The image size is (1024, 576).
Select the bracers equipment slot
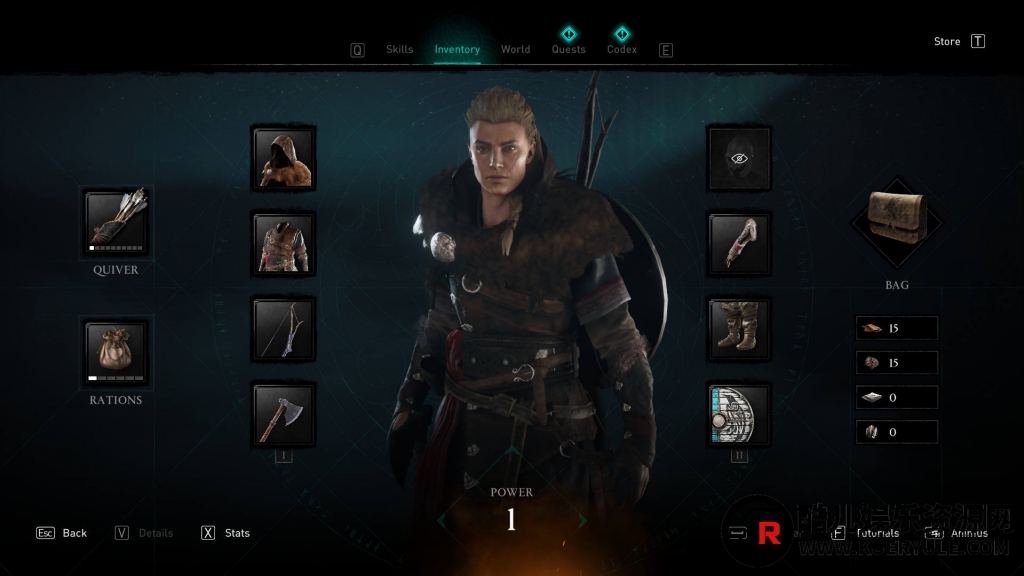click(739, 243)
